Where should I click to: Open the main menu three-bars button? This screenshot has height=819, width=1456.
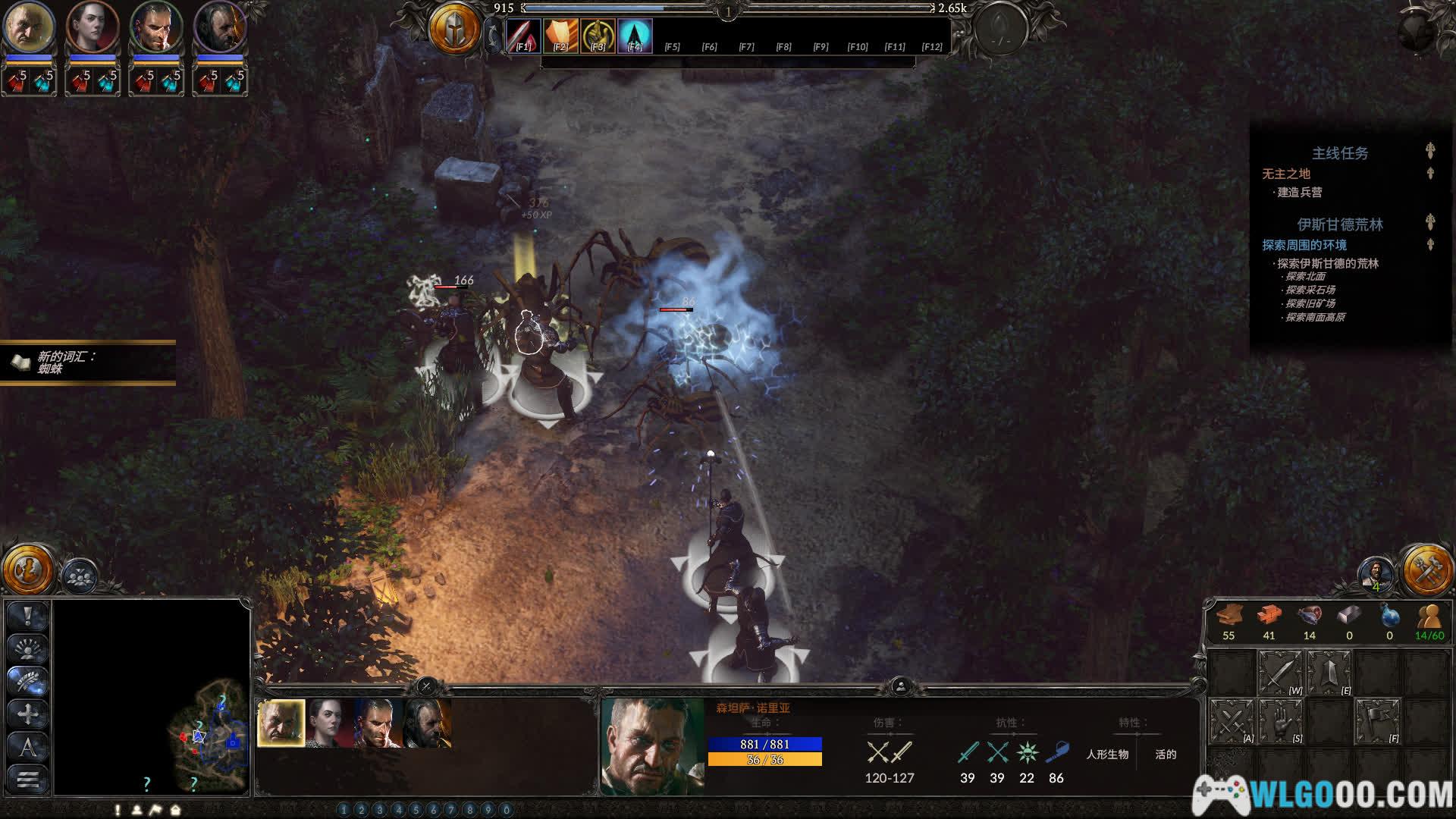point(28,779)
